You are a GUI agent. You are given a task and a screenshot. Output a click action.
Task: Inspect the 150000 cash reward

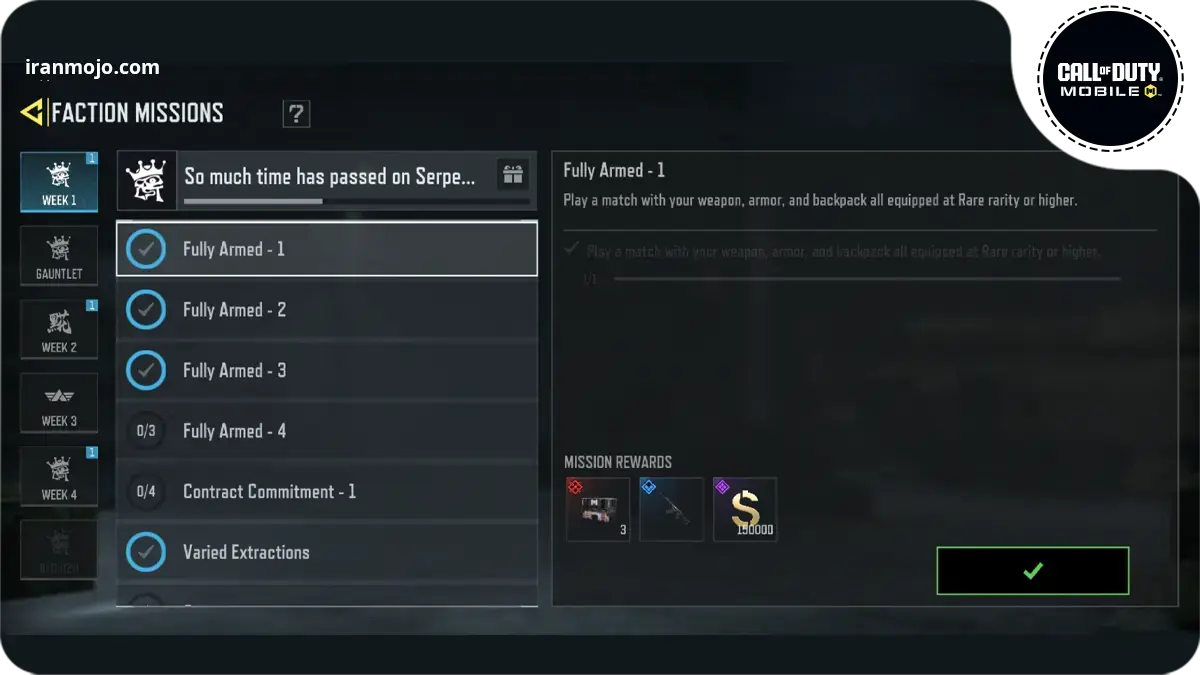tap(745, 510)
